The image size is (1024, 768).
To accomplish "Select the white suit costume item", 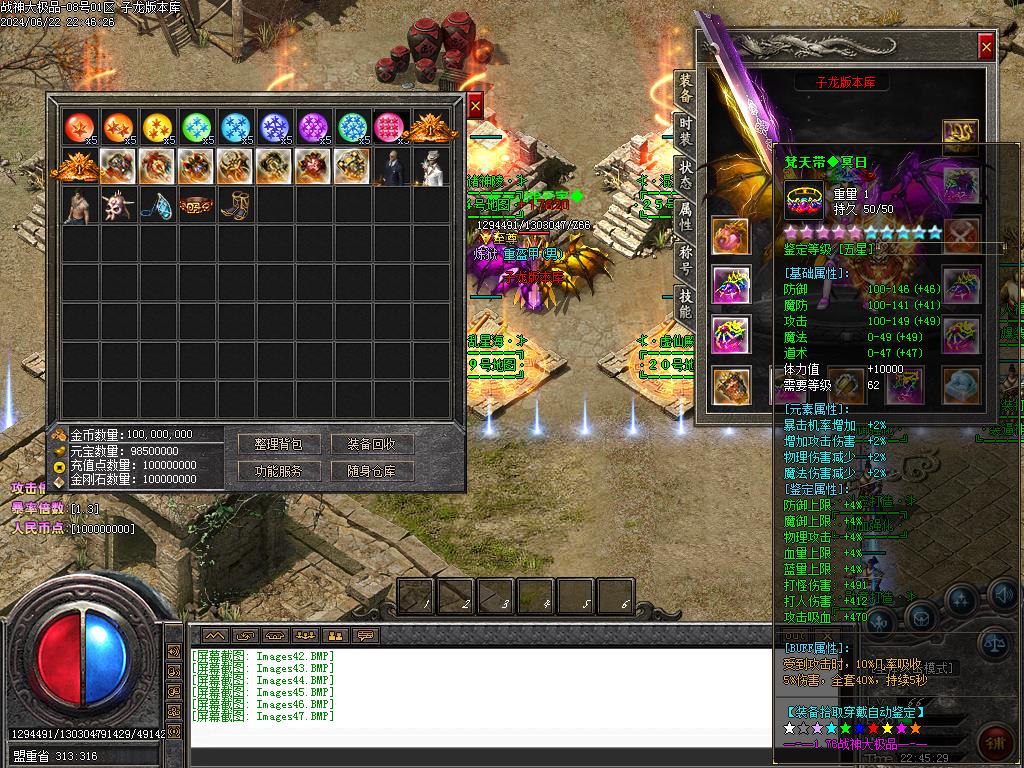I will point(428,166).
